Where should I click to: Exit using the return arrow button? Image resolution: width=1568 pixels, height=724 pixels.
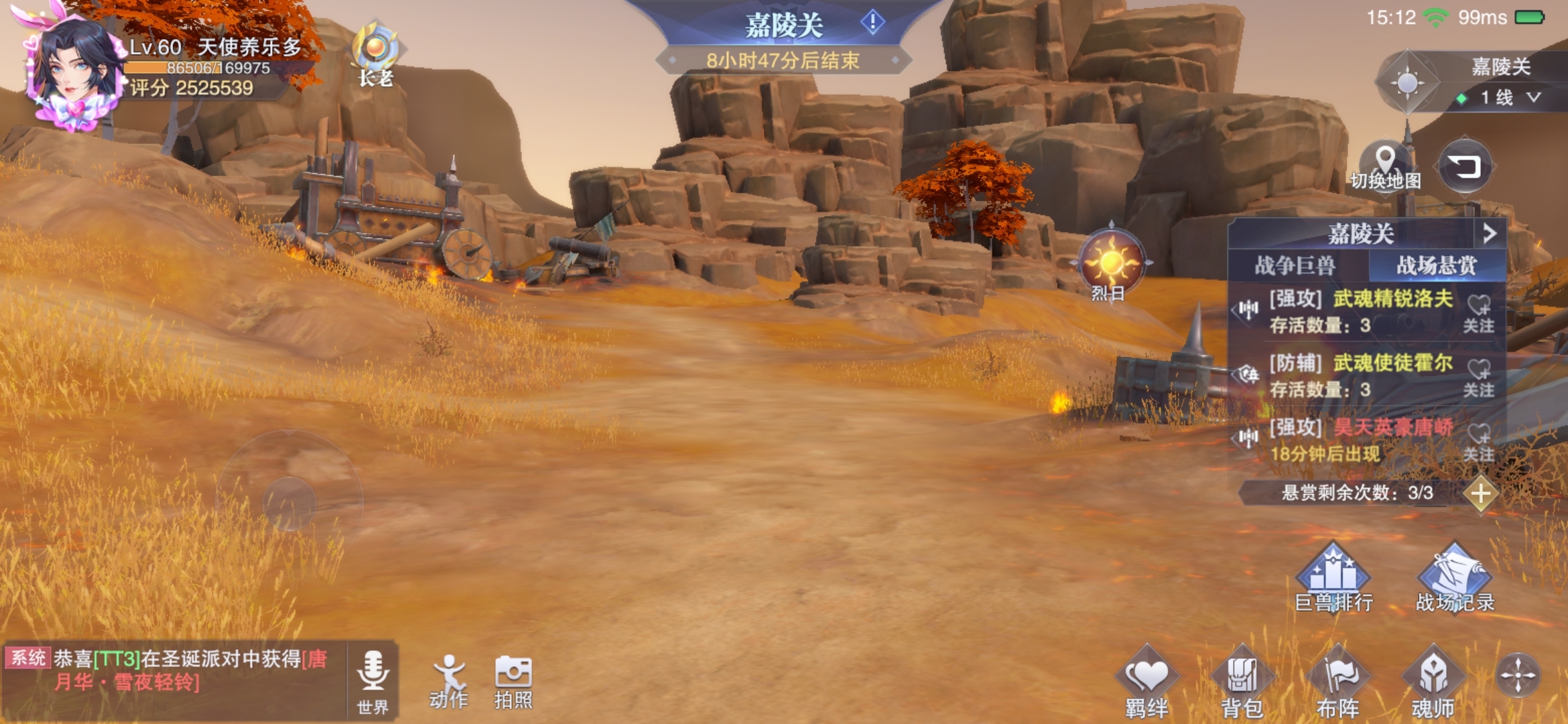[1465, 166]
